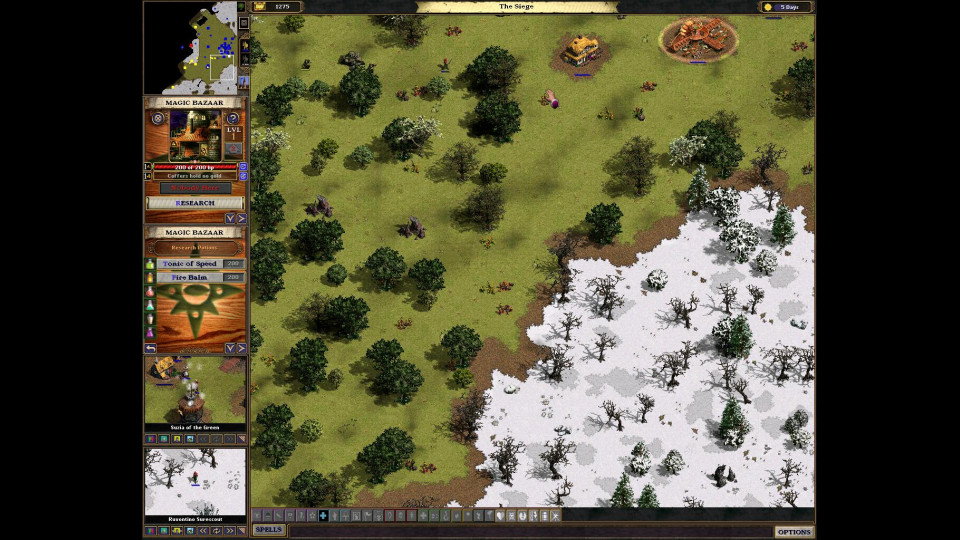
Task: Click the round emblem icon beside the bazaar portrait
Action: pos(157,118)
